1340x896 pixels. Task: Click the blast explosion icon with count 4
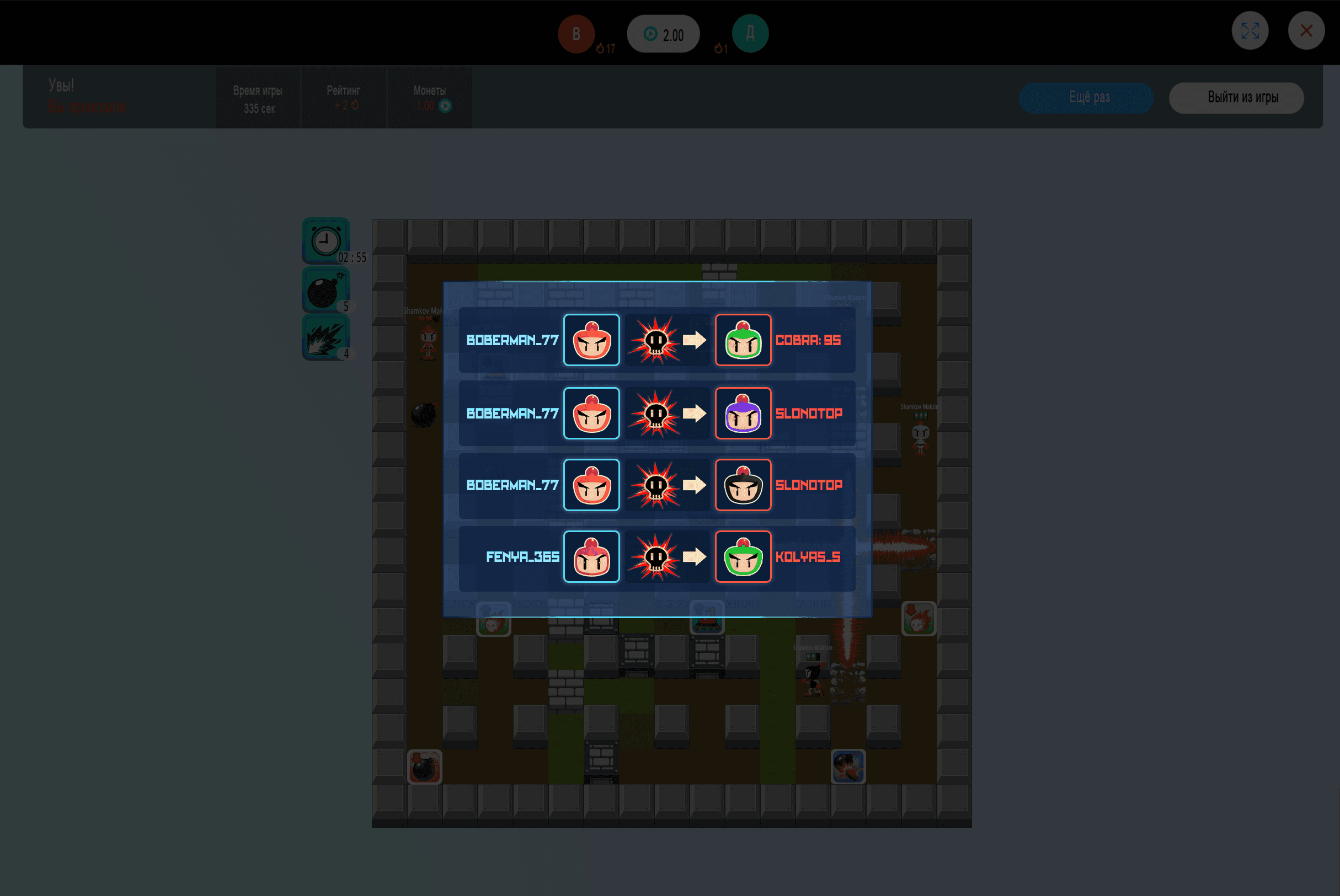(x=325, y=337)
